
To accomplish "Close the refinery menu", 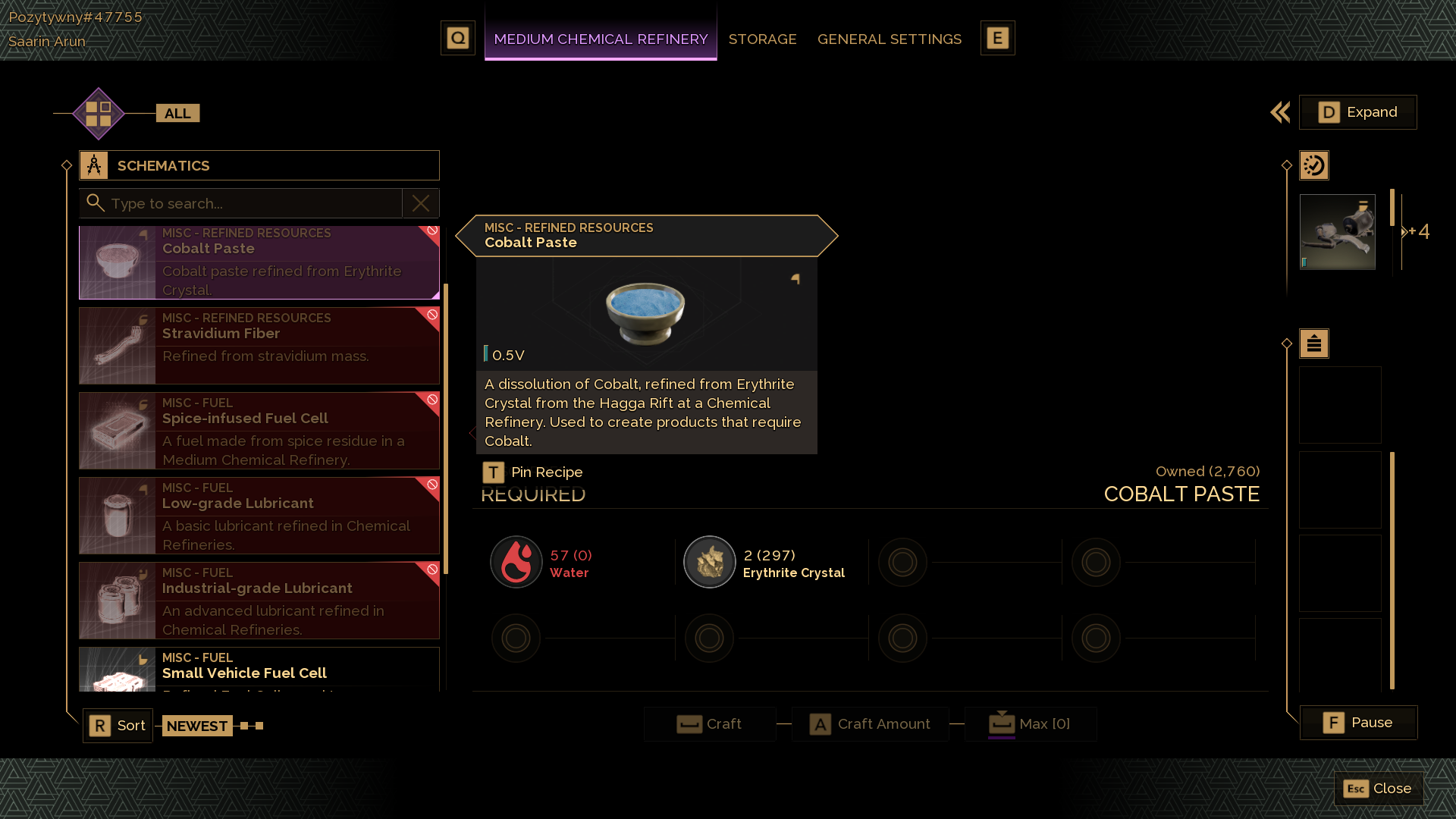I will [x=1378, y=789].
